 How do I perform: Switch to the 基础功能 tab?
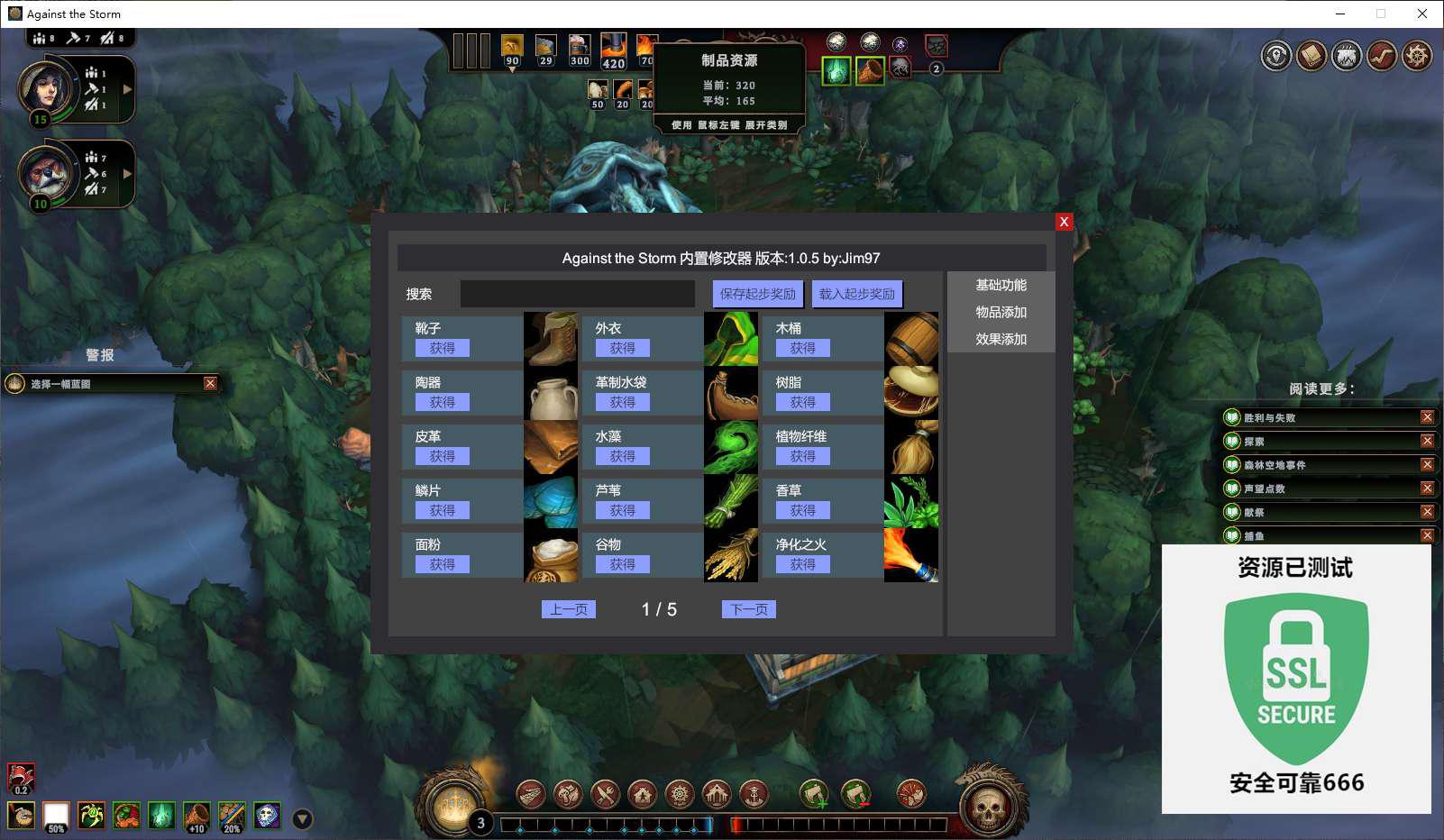pos(1001,285)
